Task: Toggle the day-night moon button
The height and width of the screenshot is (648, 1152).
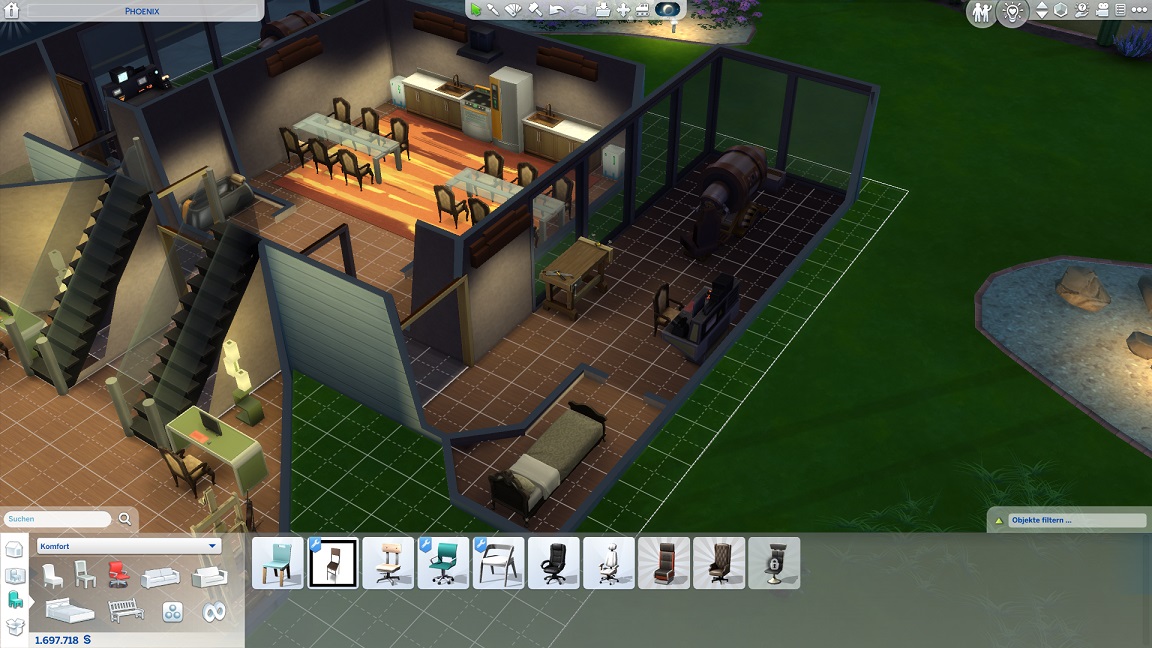Action: click(x=668, y=10)
